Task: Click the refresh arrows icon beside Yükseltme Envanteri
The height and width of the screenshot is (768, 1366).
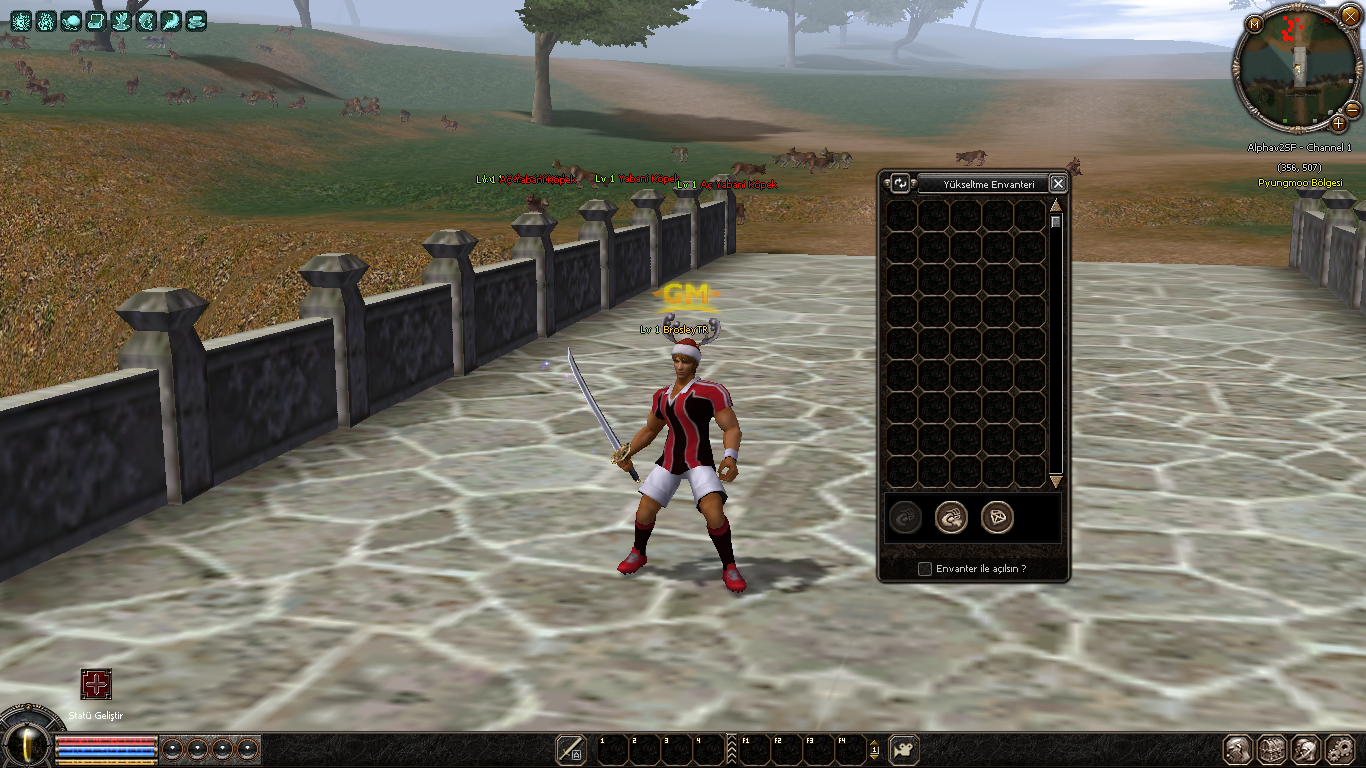Action: point(901,183)
